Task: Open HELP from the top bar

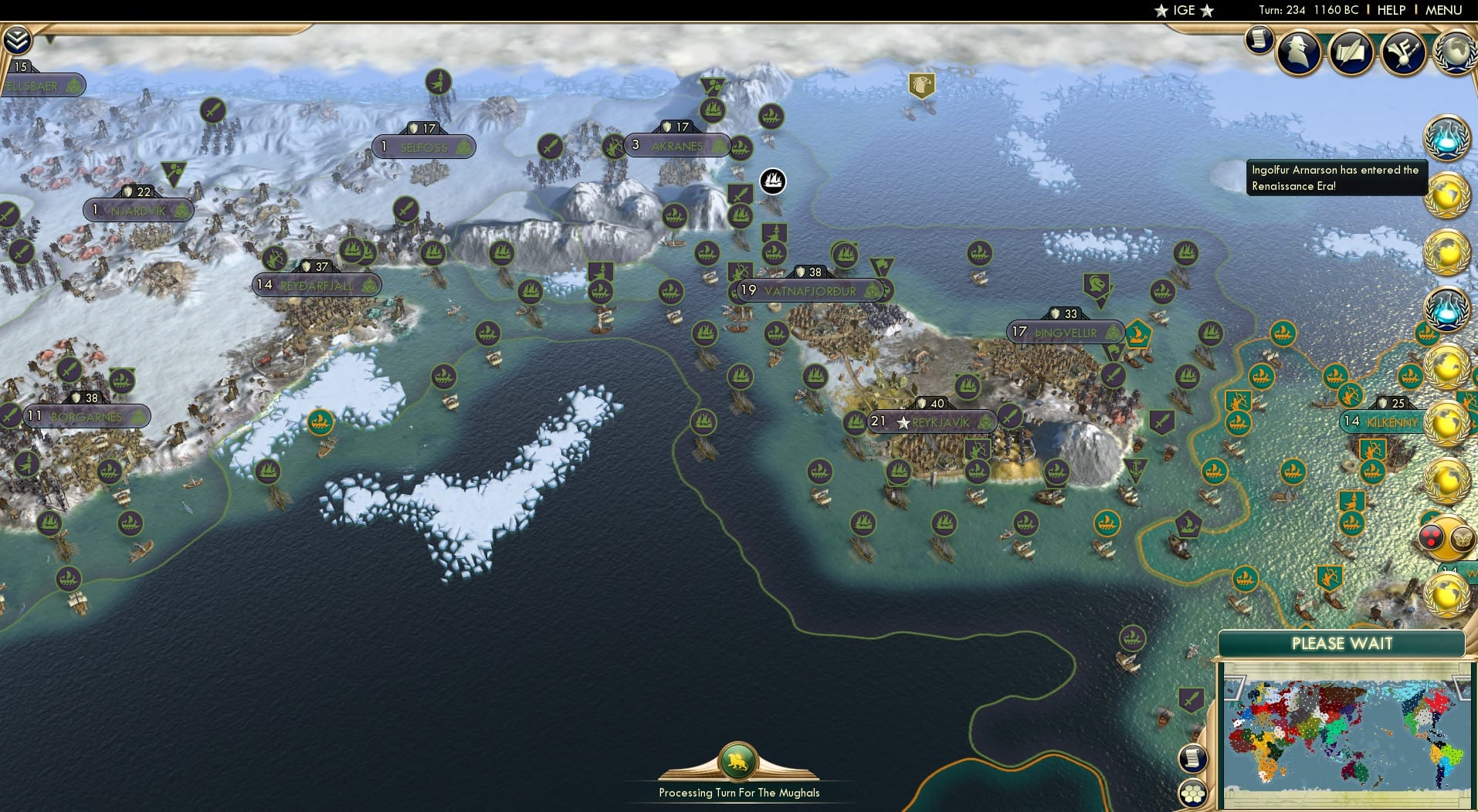Action: 1391,10
